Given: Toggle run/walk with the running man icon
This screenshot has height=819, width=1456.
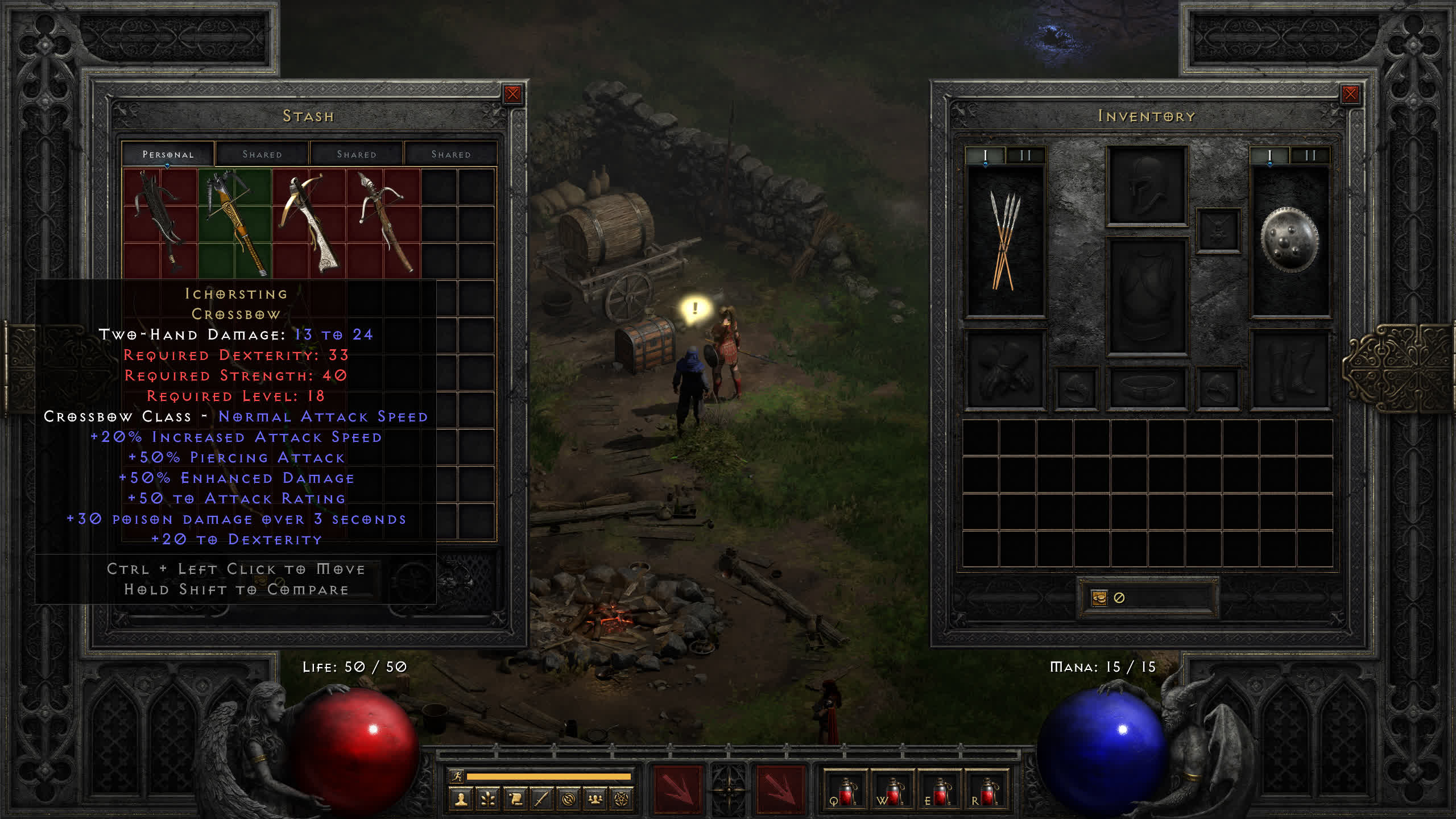Looking at the screenshot, I should tap(457, 776).
